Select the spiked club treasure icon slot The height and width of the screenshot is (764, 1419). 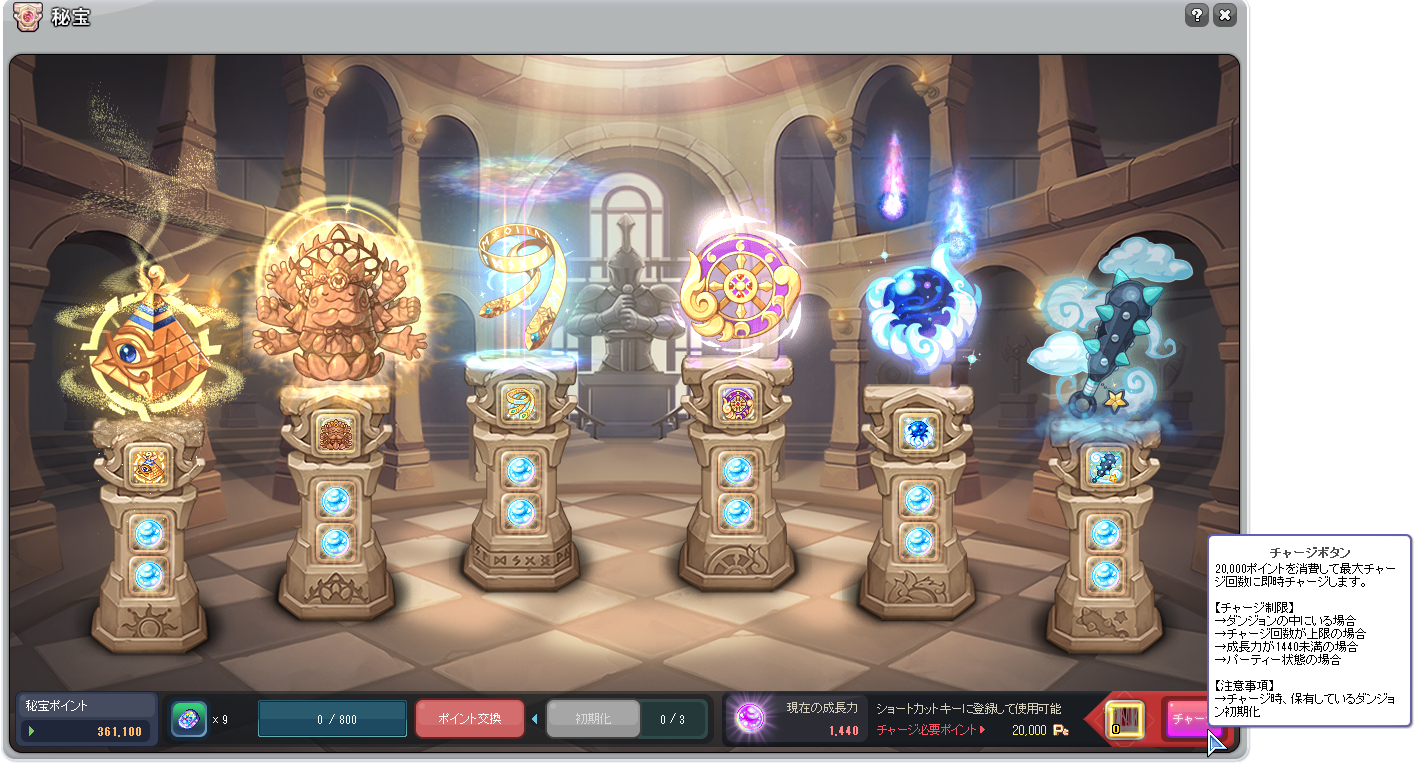tap(1105, 464)
